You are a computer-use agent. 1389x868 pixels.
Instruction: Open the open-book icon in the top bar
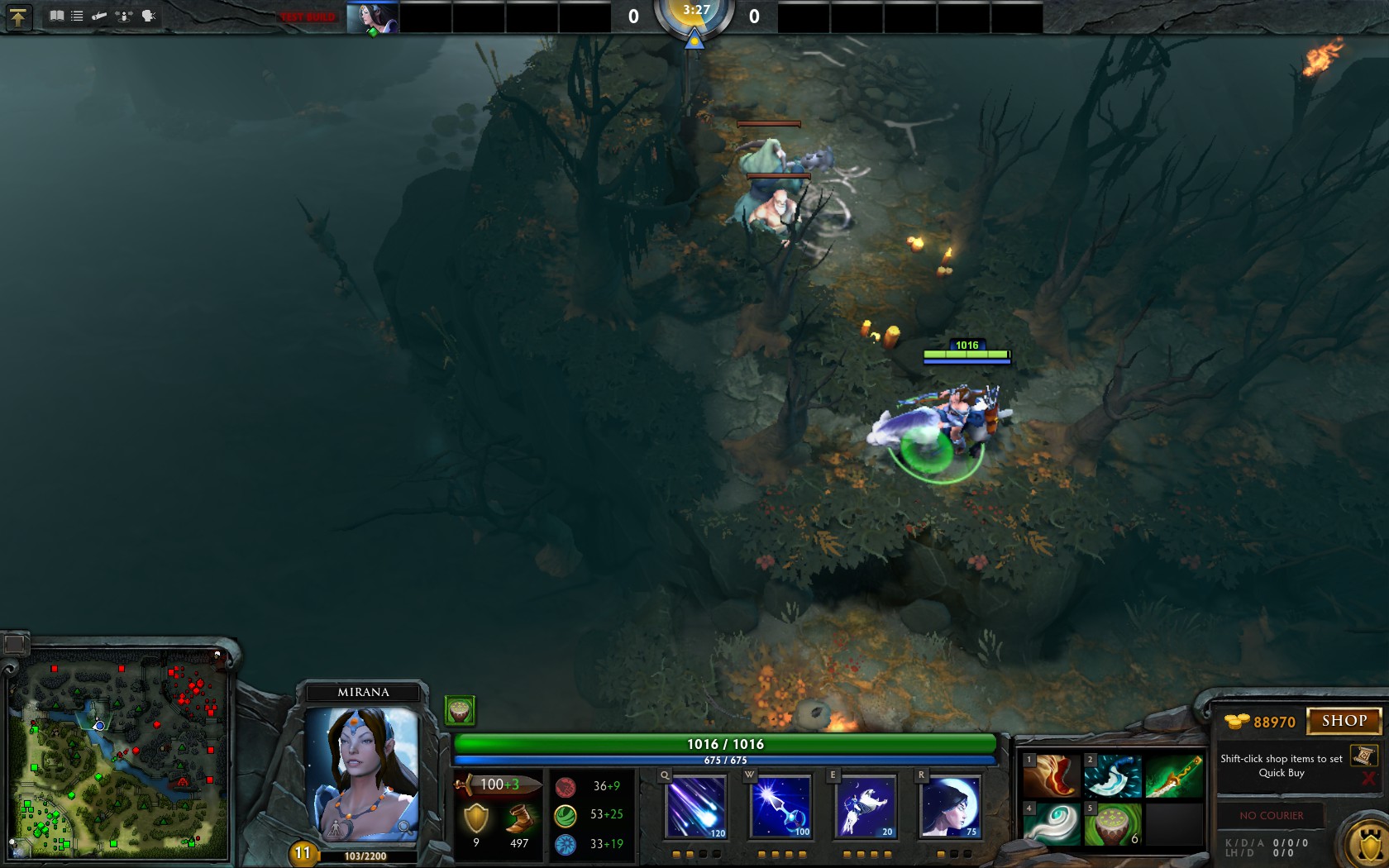pos(56,16)
